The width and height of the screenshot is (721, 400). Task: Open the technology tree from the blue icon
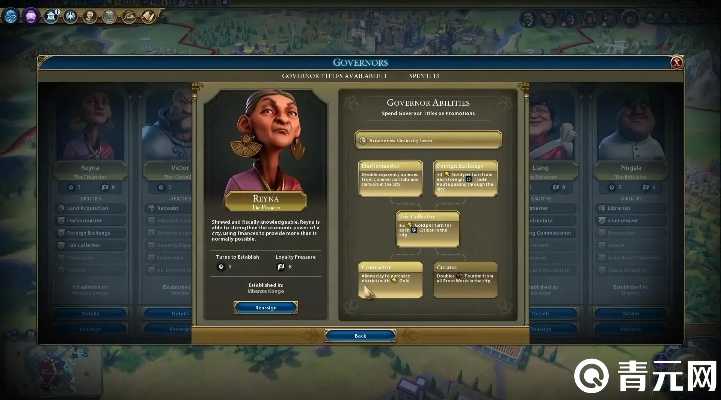coord(13,15)
